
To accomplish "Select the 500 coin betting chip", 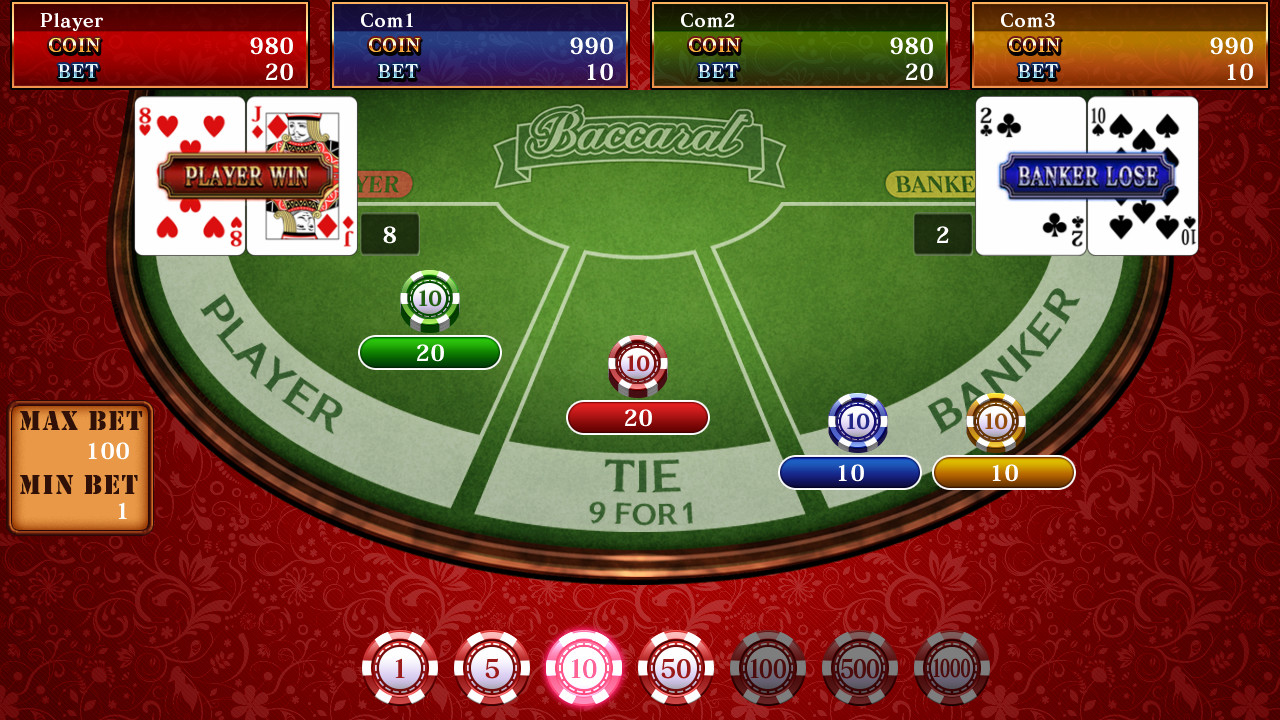I will [860, 665].
